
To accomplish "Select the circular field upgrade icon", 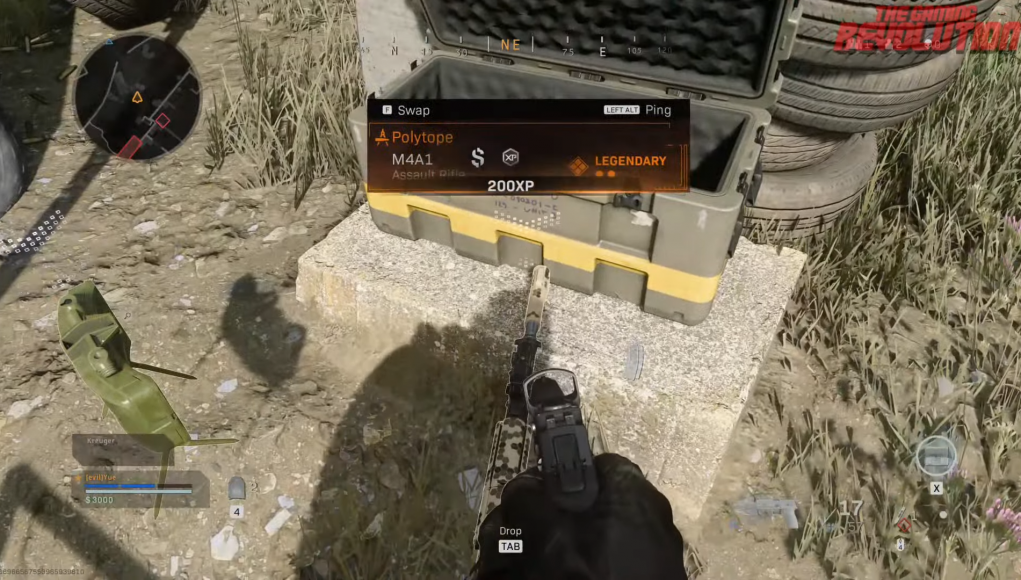I will coord(936,456).
